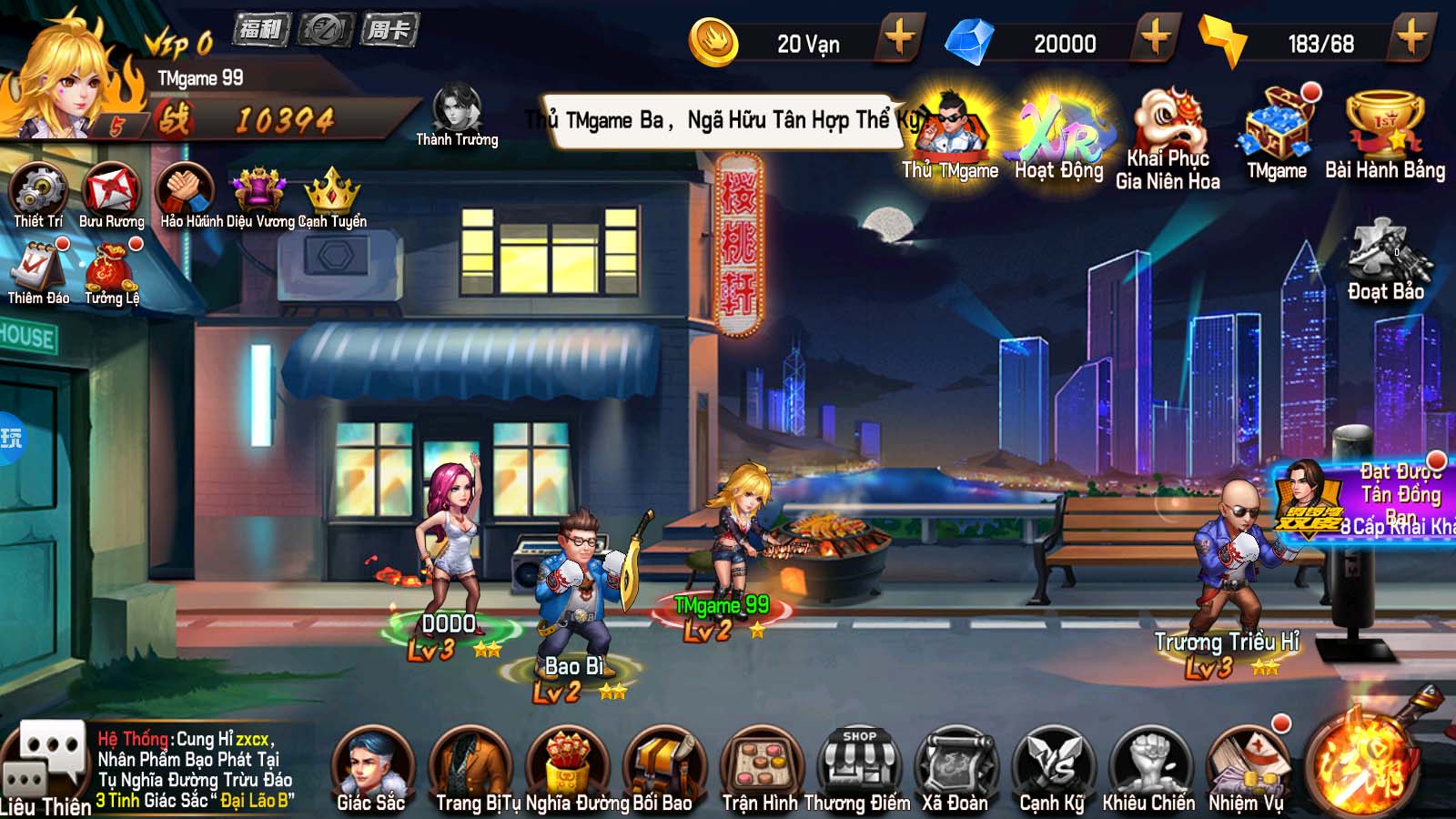Select the Hảo Hữu friends icon
Image resolution: width=1456 pixels, height=819 pixels.
click(187, 191)
